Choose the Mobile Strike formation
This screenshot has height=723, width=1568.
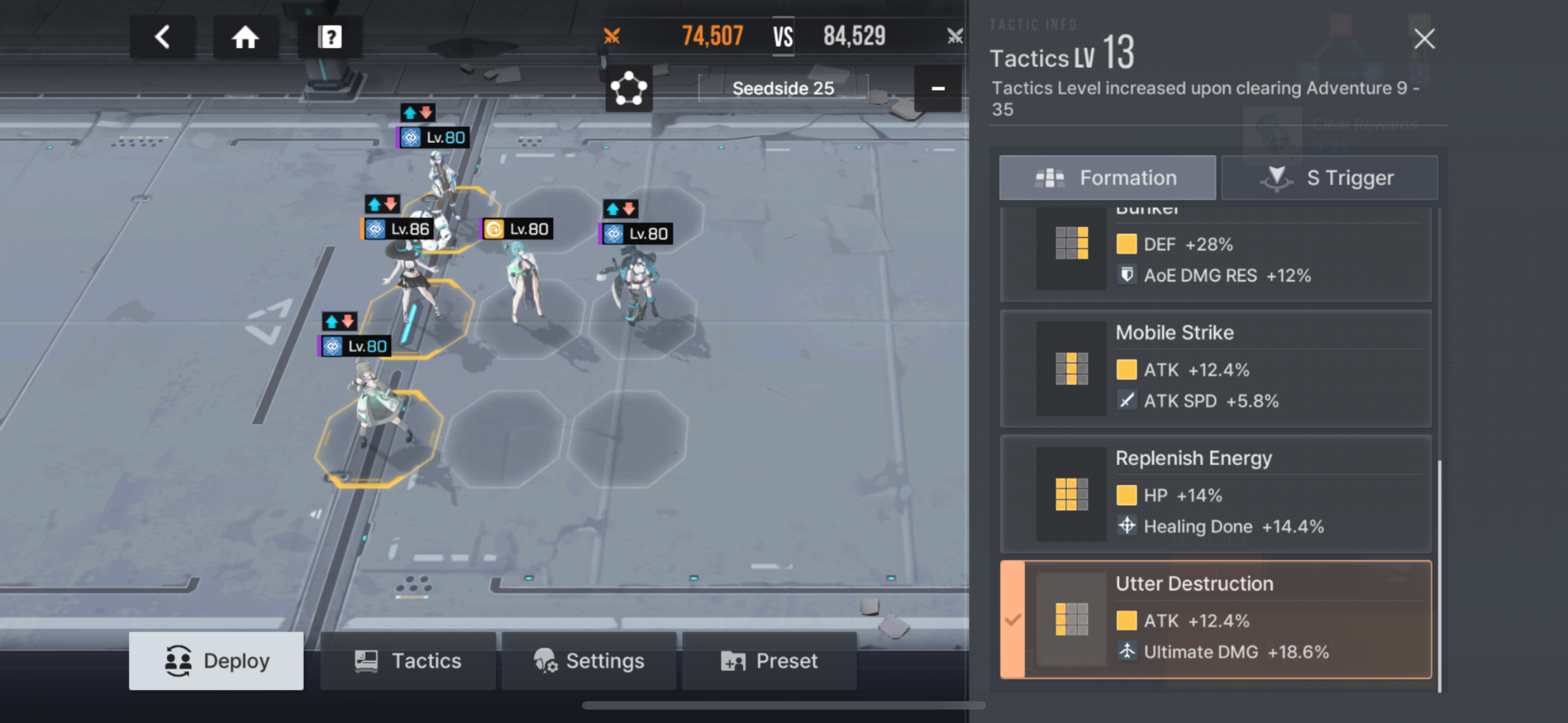pyautogui.click(x=1216, y=368)
